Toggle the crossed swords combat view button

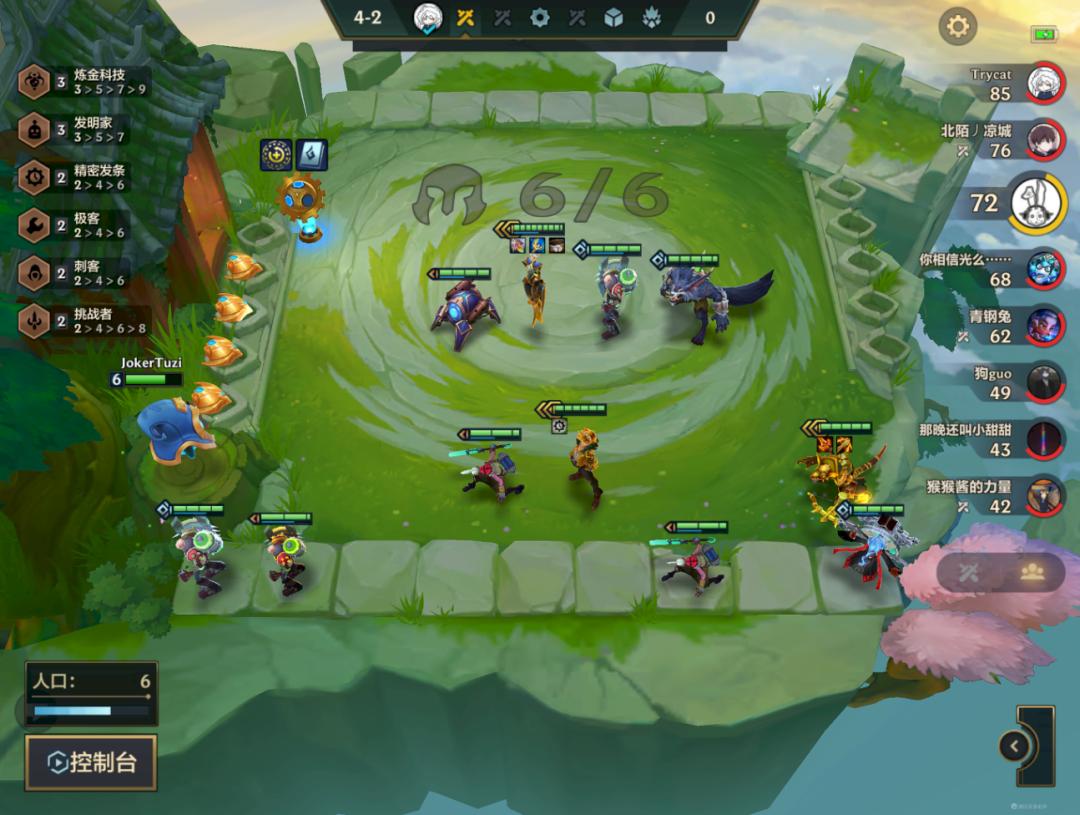967,572
